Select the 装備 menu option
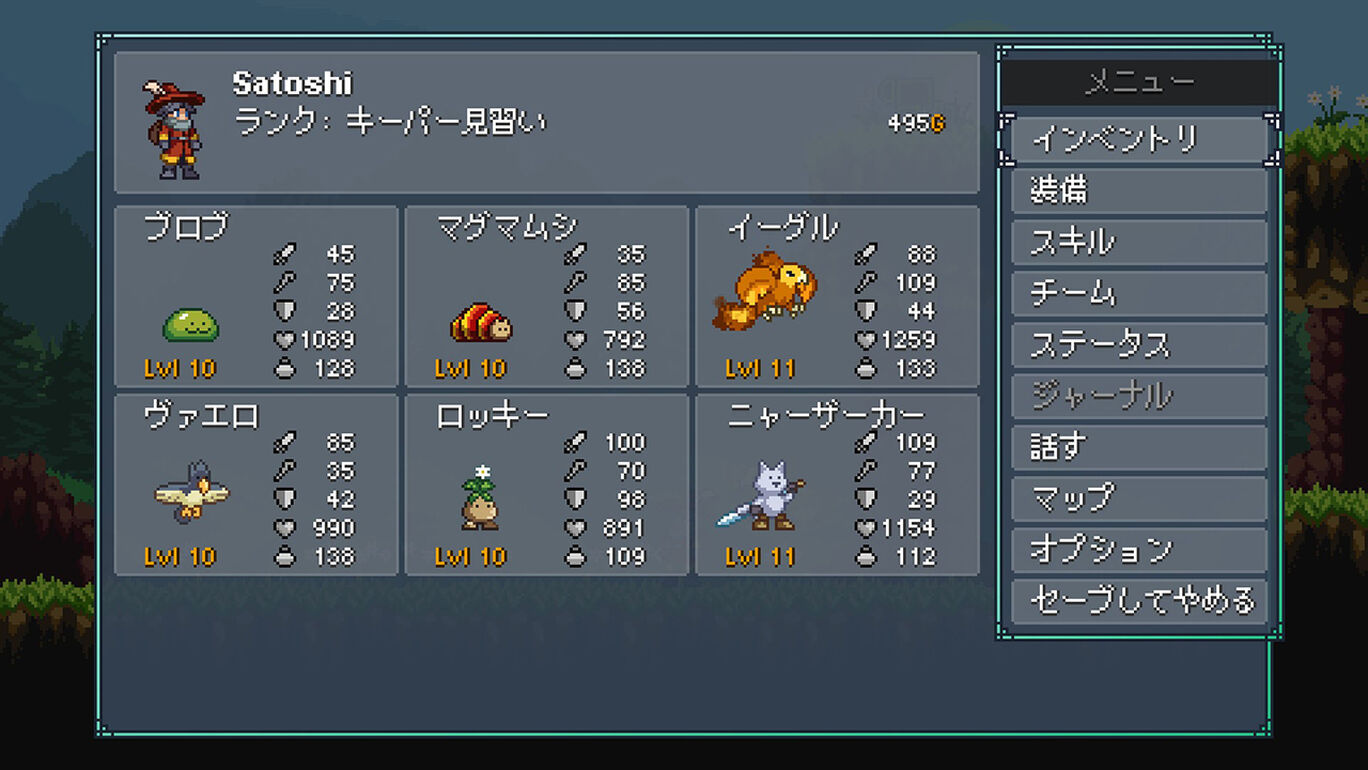Image resolution: width=1368 pixels, height=770 pixels. 1139,191
